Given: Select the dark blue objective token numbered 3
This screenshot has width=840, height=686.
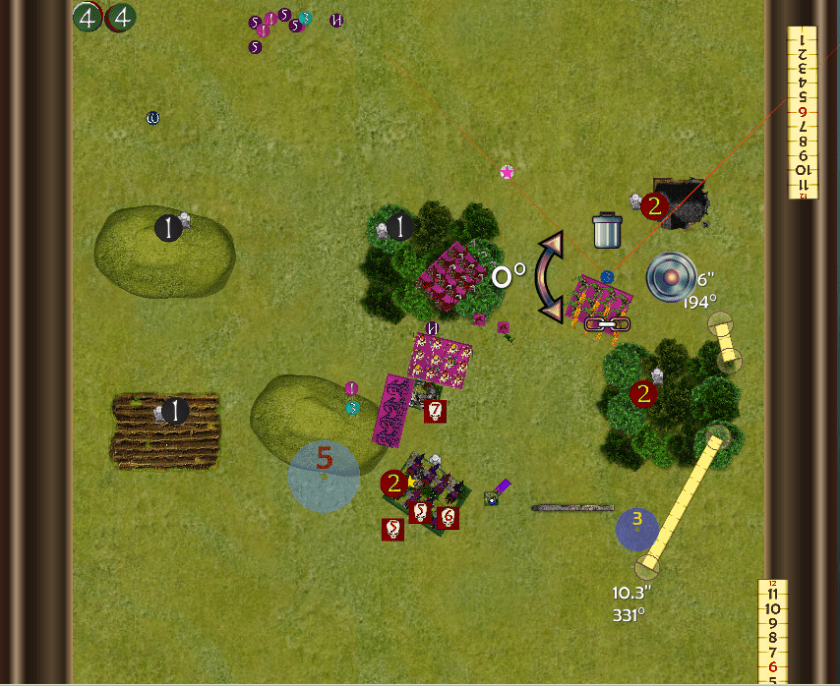Looking at the screenshot, I should (637, 529).
